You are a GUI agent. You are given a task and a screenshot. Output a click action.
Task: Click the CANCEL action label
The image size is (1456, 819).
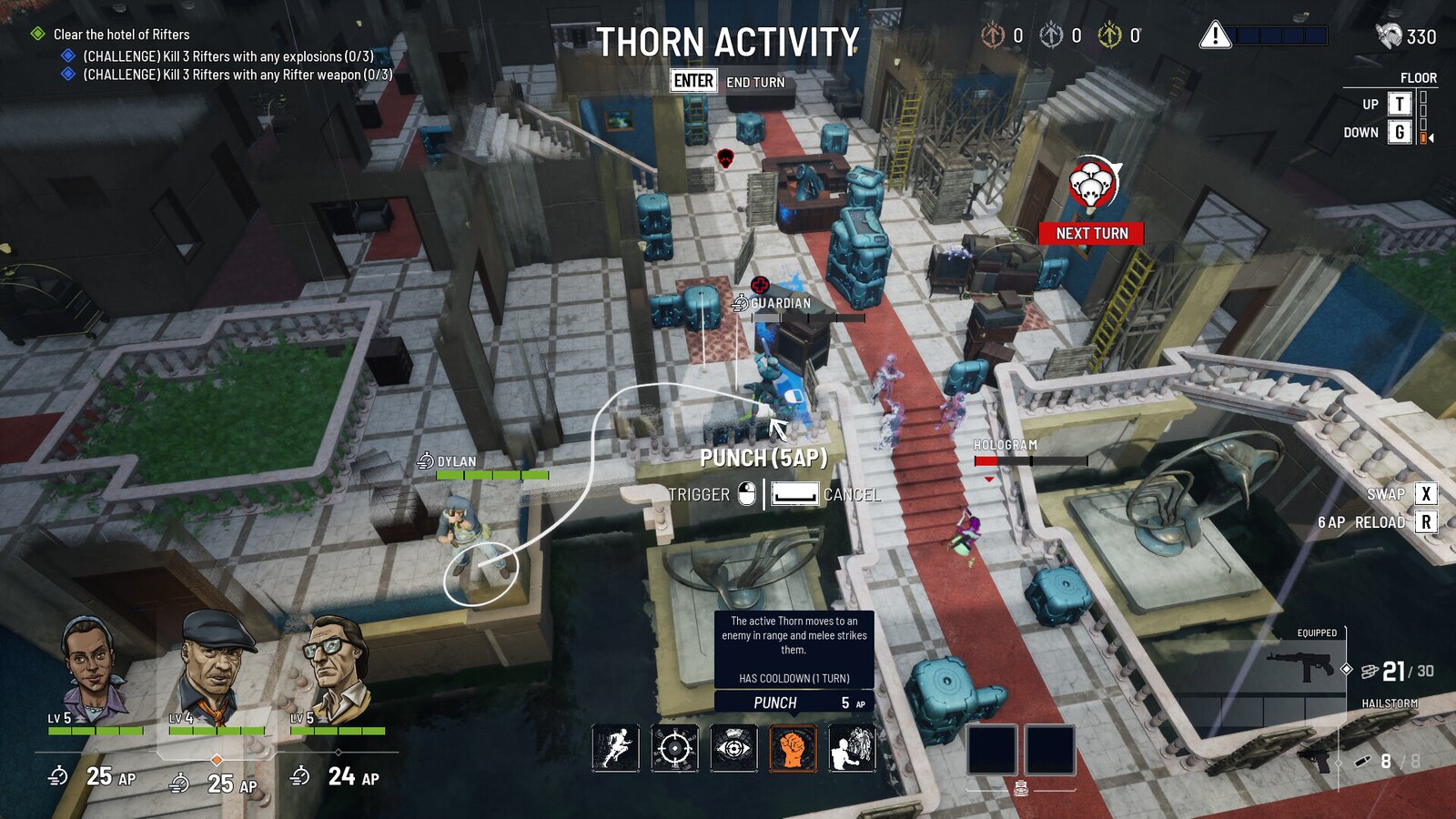point(852,495)
